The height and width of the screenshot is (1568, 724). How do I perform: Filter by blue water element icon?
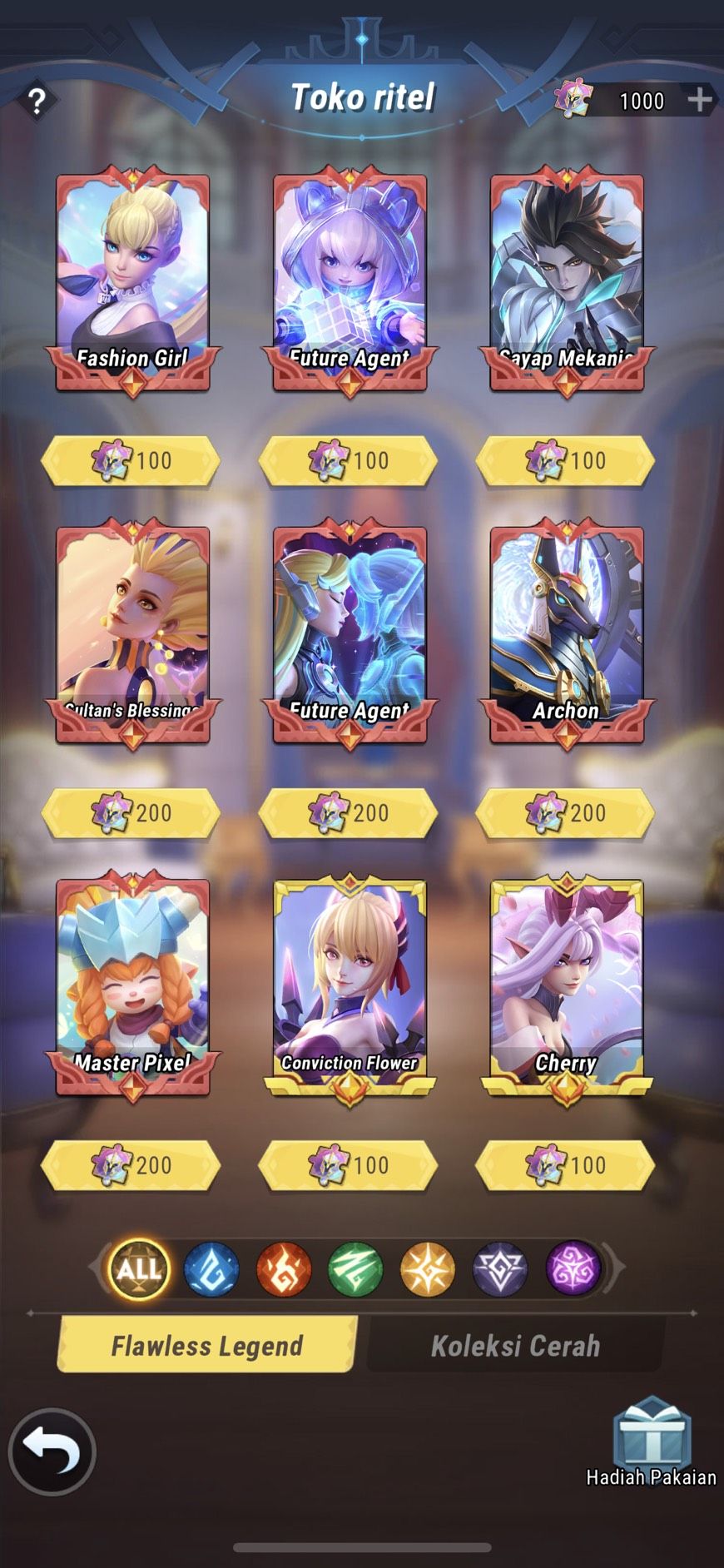[x=211, y=1269]
